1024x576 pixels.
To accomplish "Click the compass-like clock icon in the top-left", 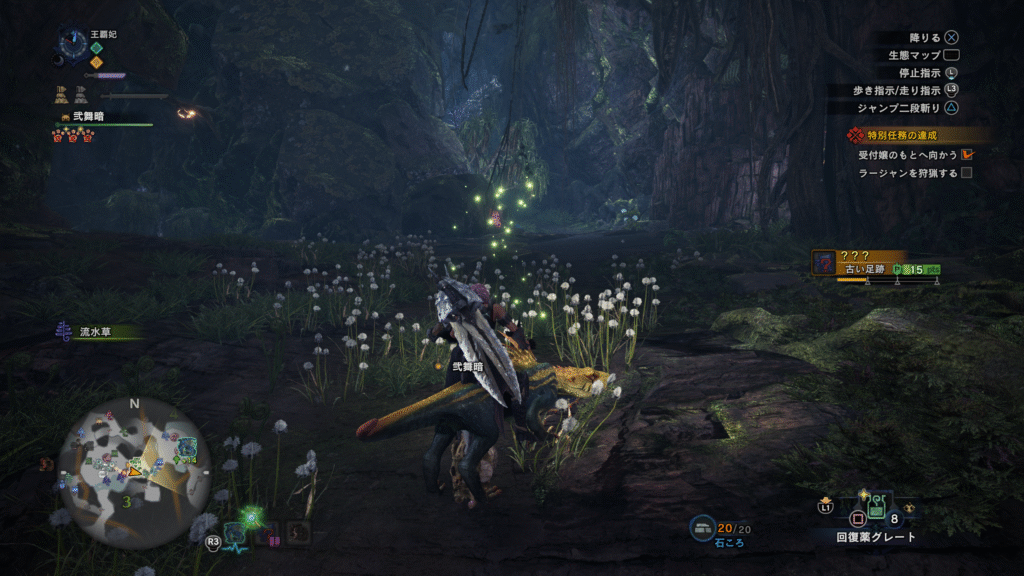I will coord(72,45).
